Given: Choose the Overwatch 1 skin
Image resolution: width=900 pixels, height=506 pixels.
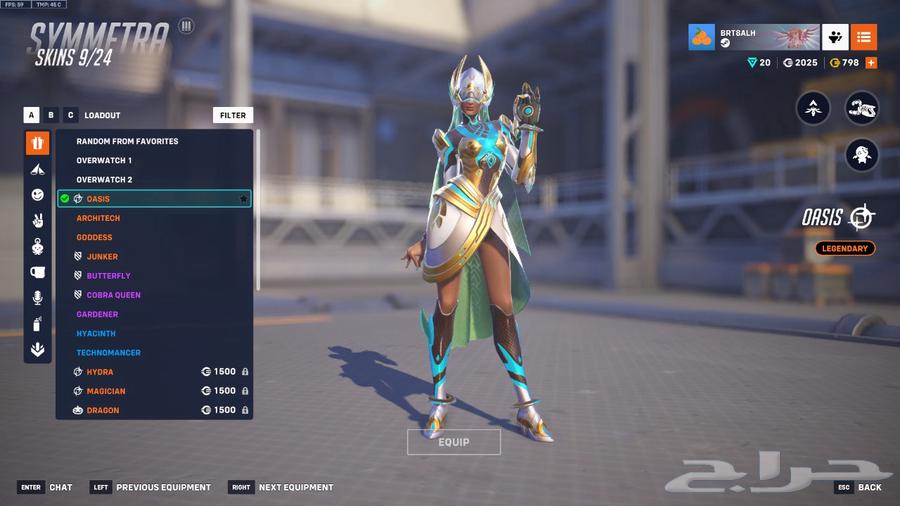Looking at the screenshot, I should [104, 160].
